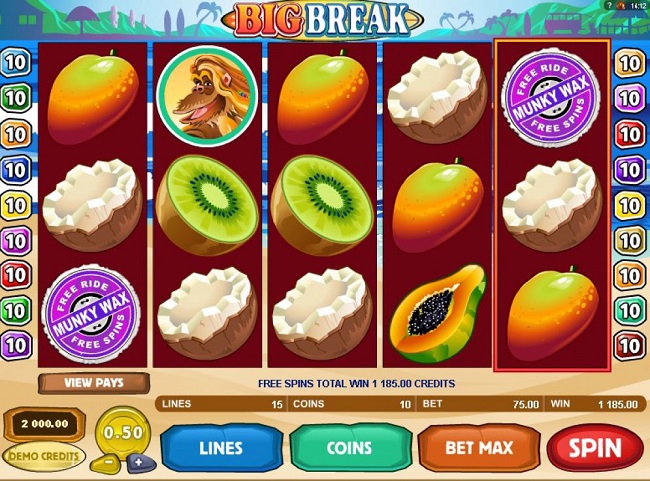This screenshot has width=650, height=481.
Task: Choose the blue LINES button
Action: (220, 448)
